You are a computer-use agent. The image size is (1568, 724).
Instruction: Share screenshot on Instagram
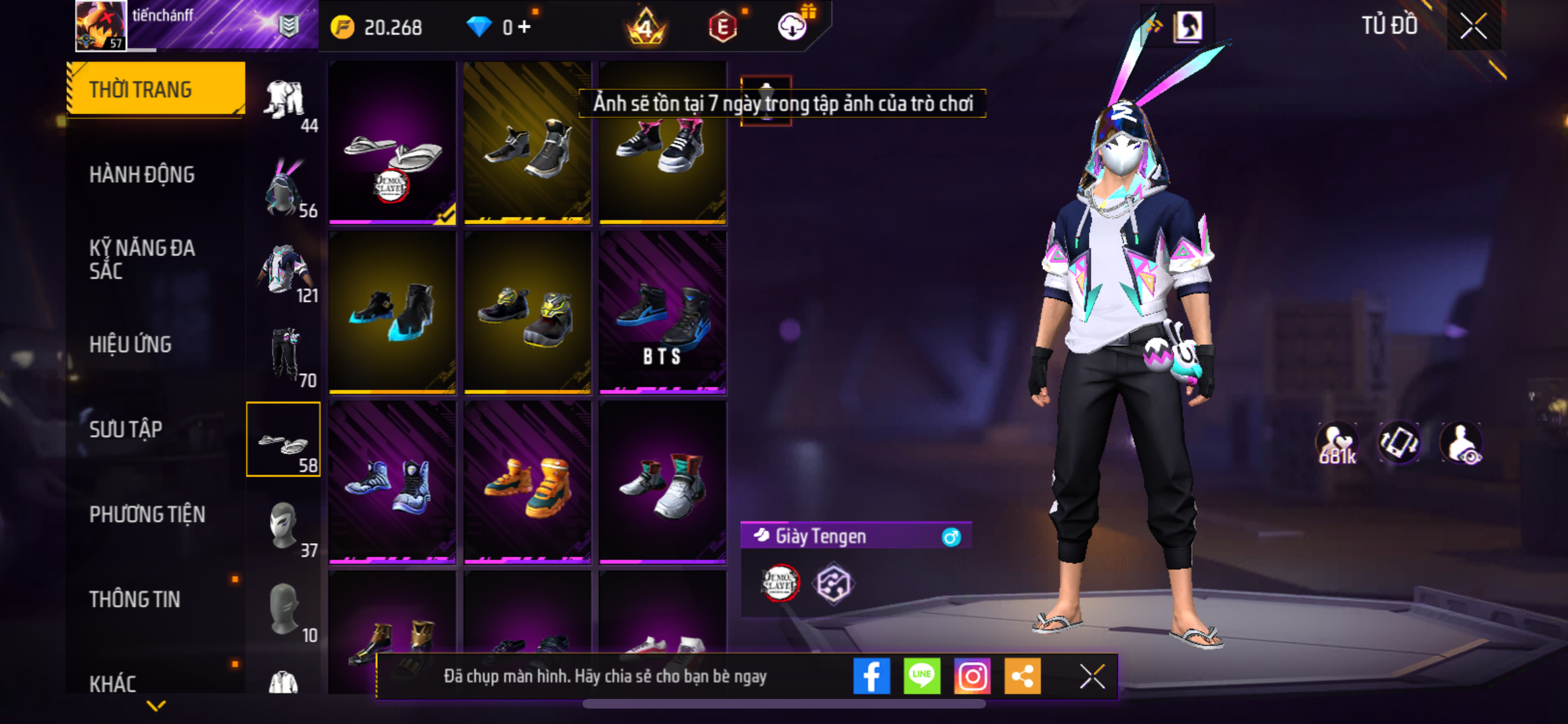point(972,676)
